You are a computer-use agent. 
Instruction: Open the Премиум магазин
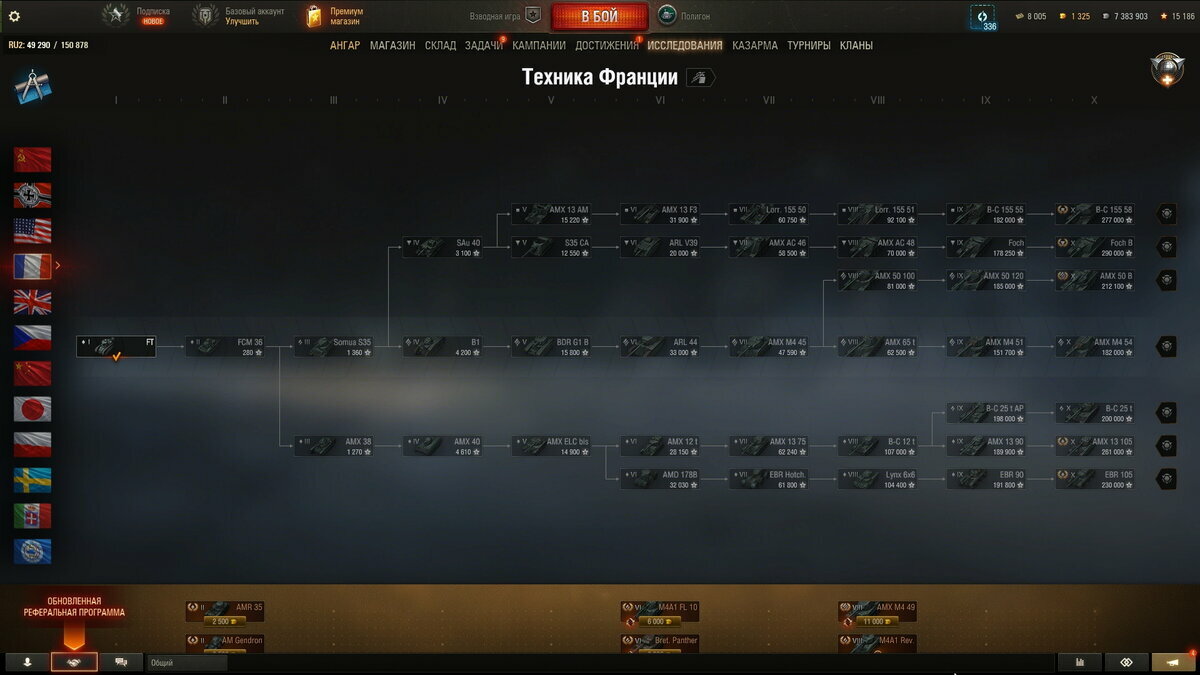pos(335,16)
